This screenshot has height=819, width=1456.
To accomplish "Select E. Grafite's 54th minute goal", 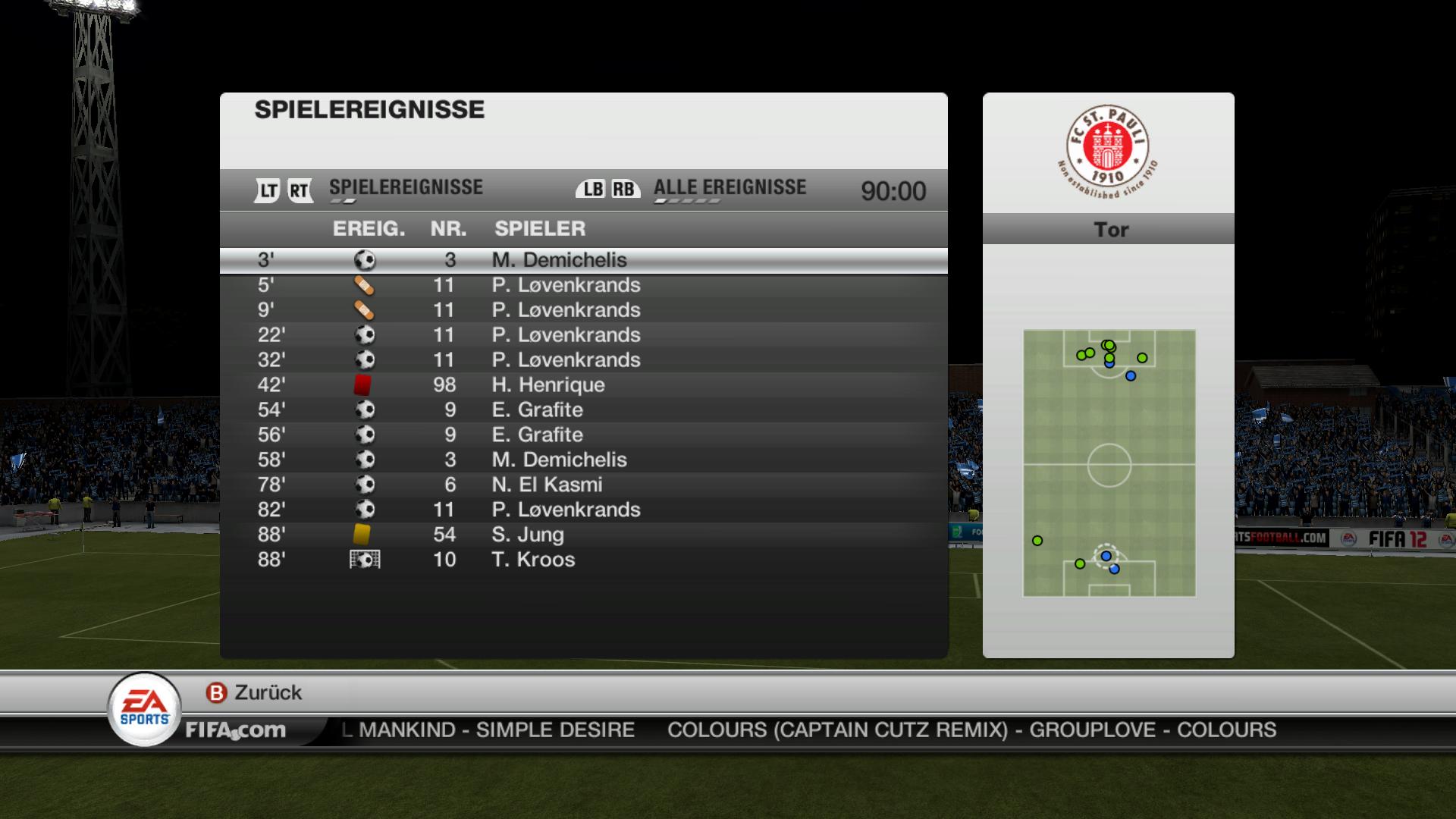I will click(x=582, y=410).
